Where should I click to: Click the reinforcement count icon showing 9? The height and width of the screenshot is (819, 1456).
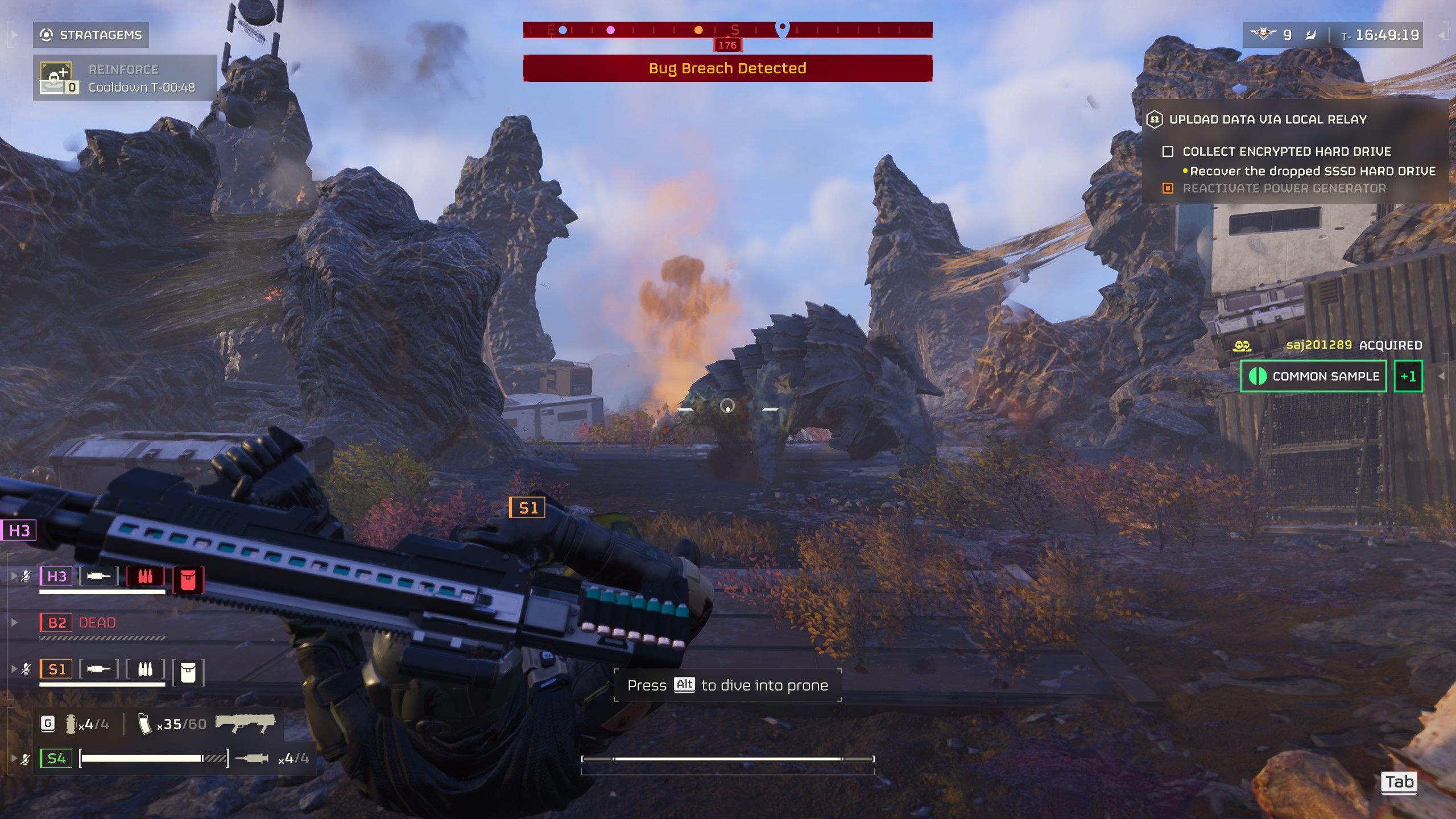1263,35
